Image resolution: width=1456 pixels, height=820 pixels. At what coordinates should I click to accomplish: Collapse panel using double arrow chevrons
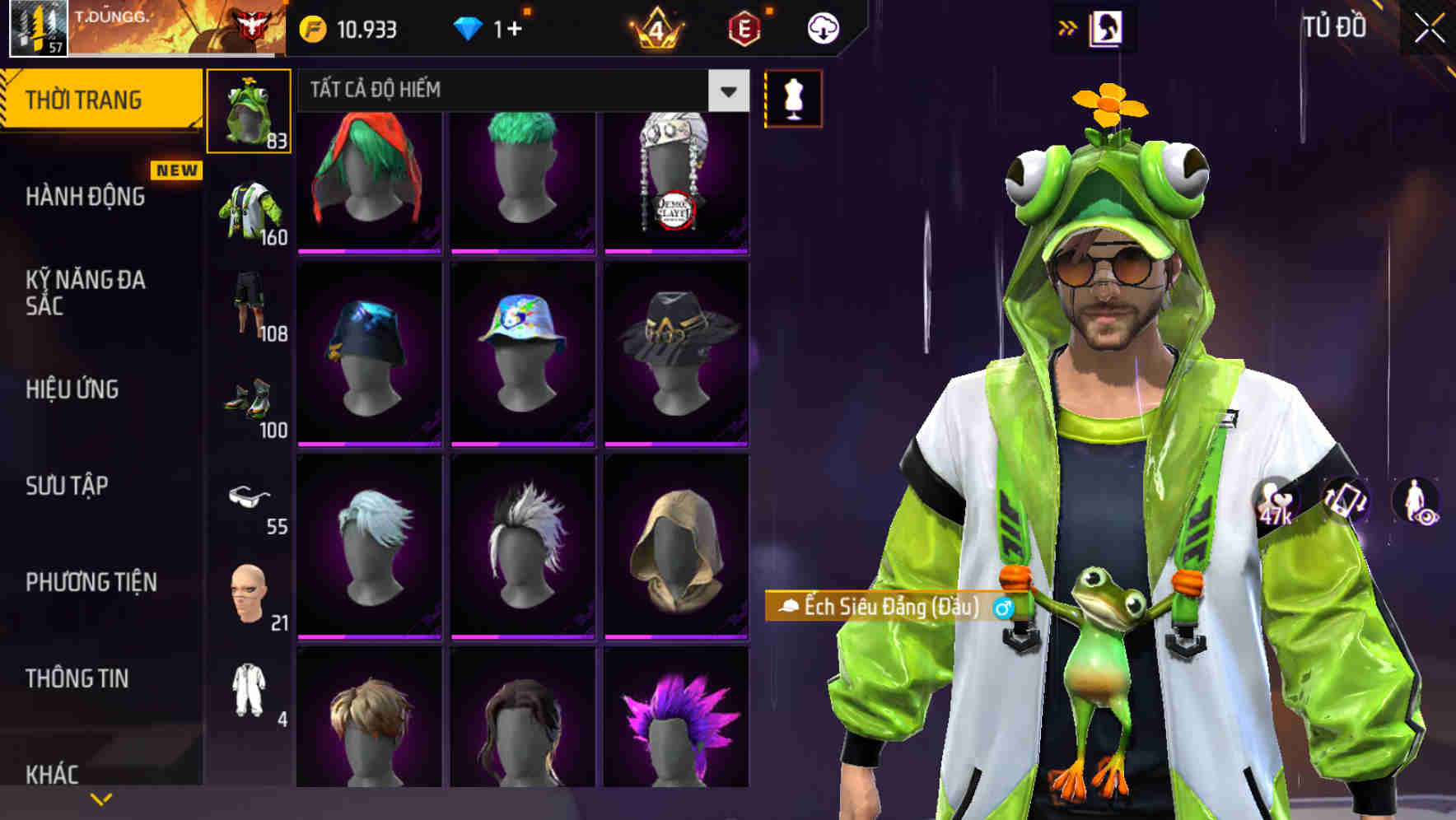1066,26
